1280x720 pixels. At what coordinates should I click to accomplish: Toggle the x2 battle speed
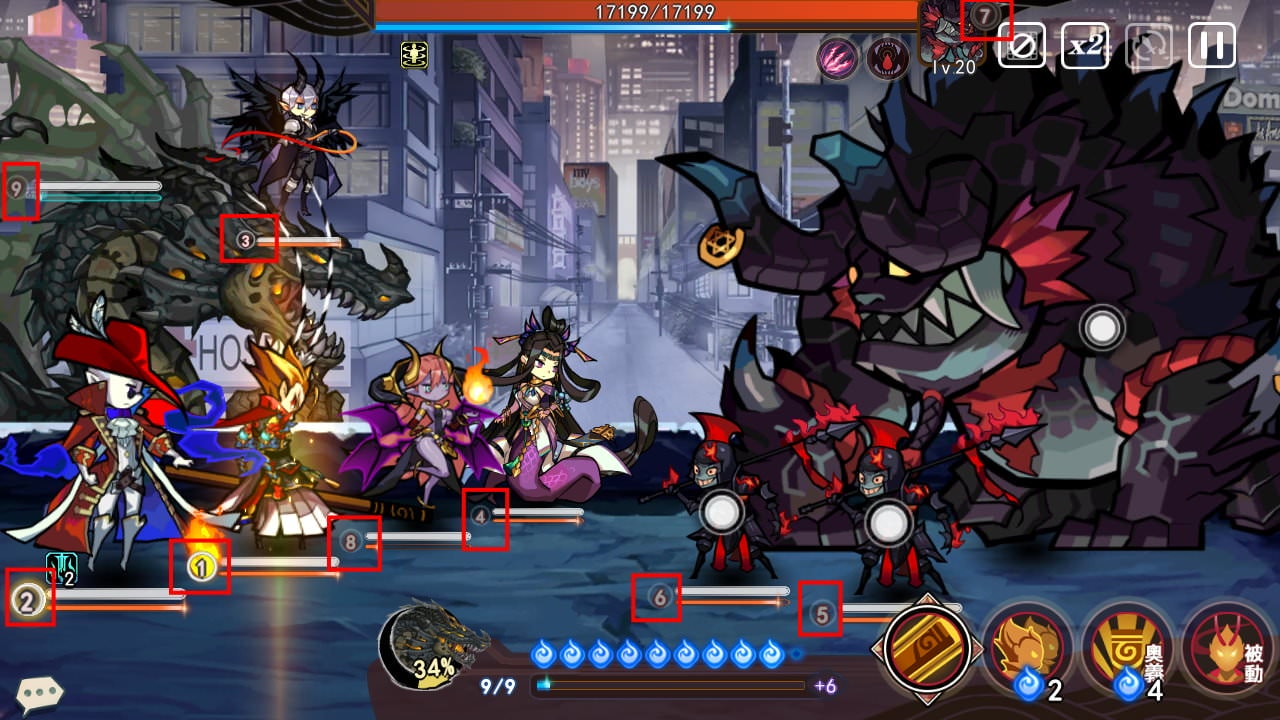click(1084, 46)
